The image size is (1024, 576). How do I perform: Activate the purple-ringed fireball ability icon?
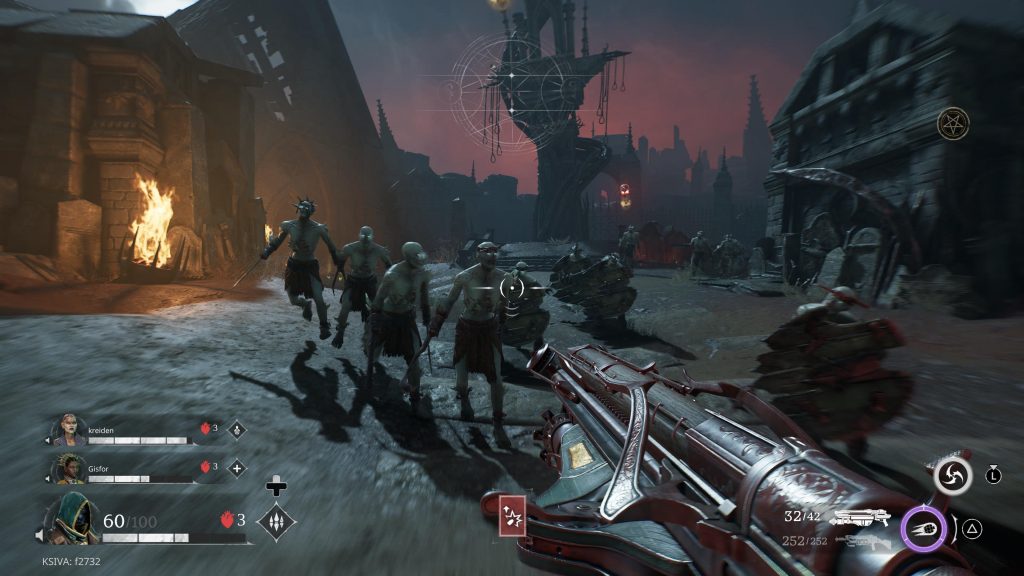[925, 529]
